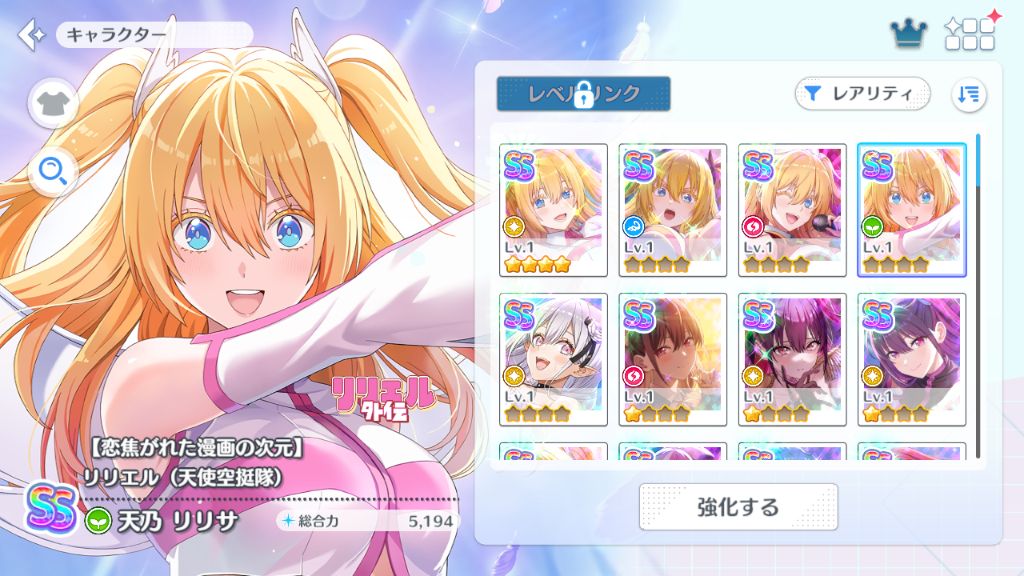Toggle the sort order button

(x=968, y=94)
